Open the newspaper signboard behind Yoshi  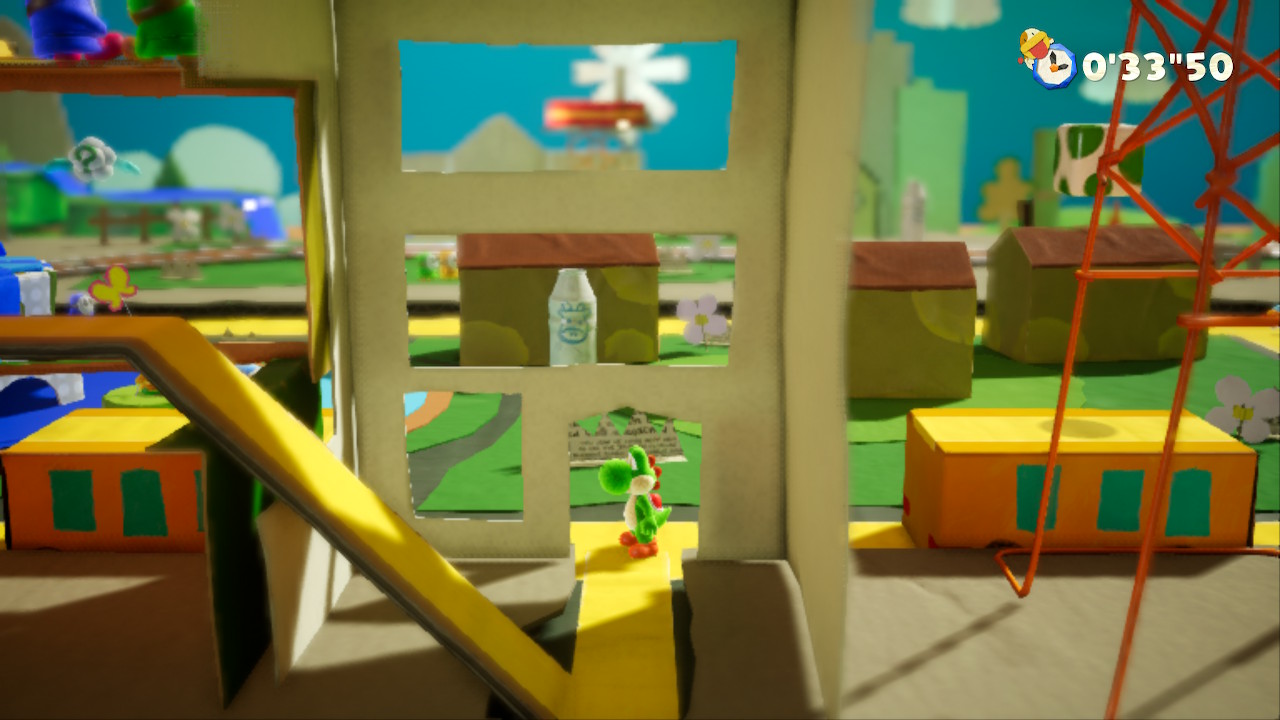tap(608, 435)
